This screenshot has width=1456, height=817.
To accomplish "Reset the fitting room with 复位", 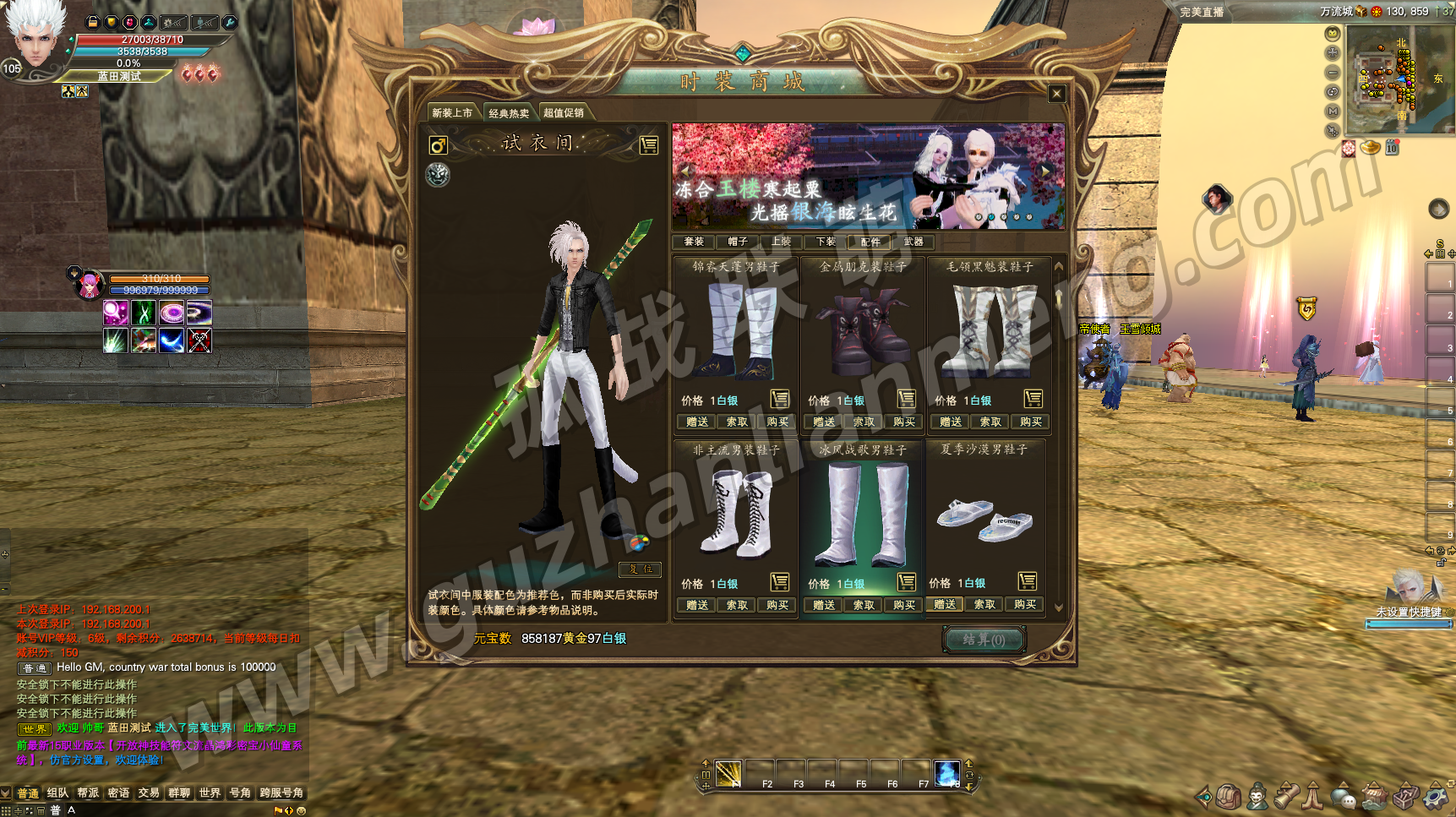I will [640, 569].
